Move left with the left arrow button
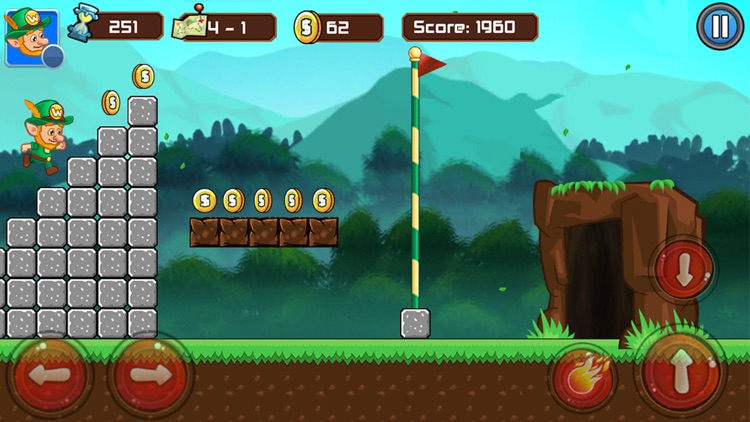 [x=50, y=376]
